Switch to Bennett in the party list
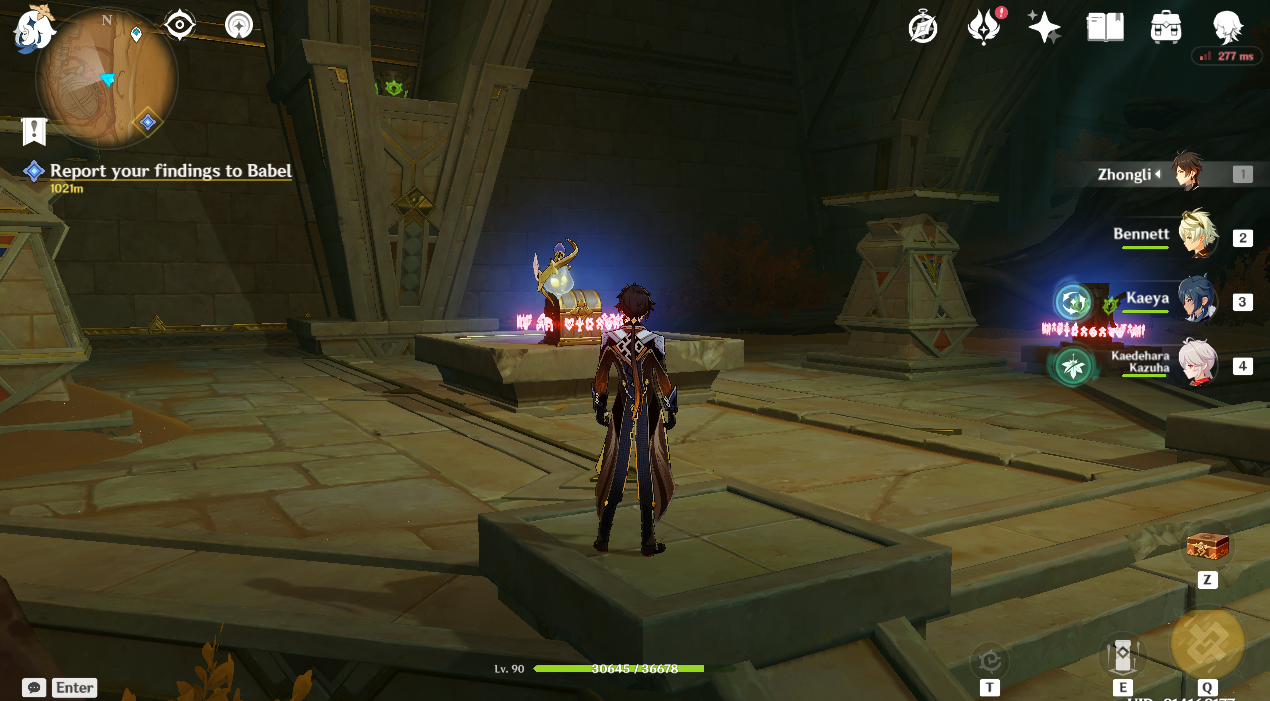Viewport: 1270px width, 701px height. [1195, 236]
